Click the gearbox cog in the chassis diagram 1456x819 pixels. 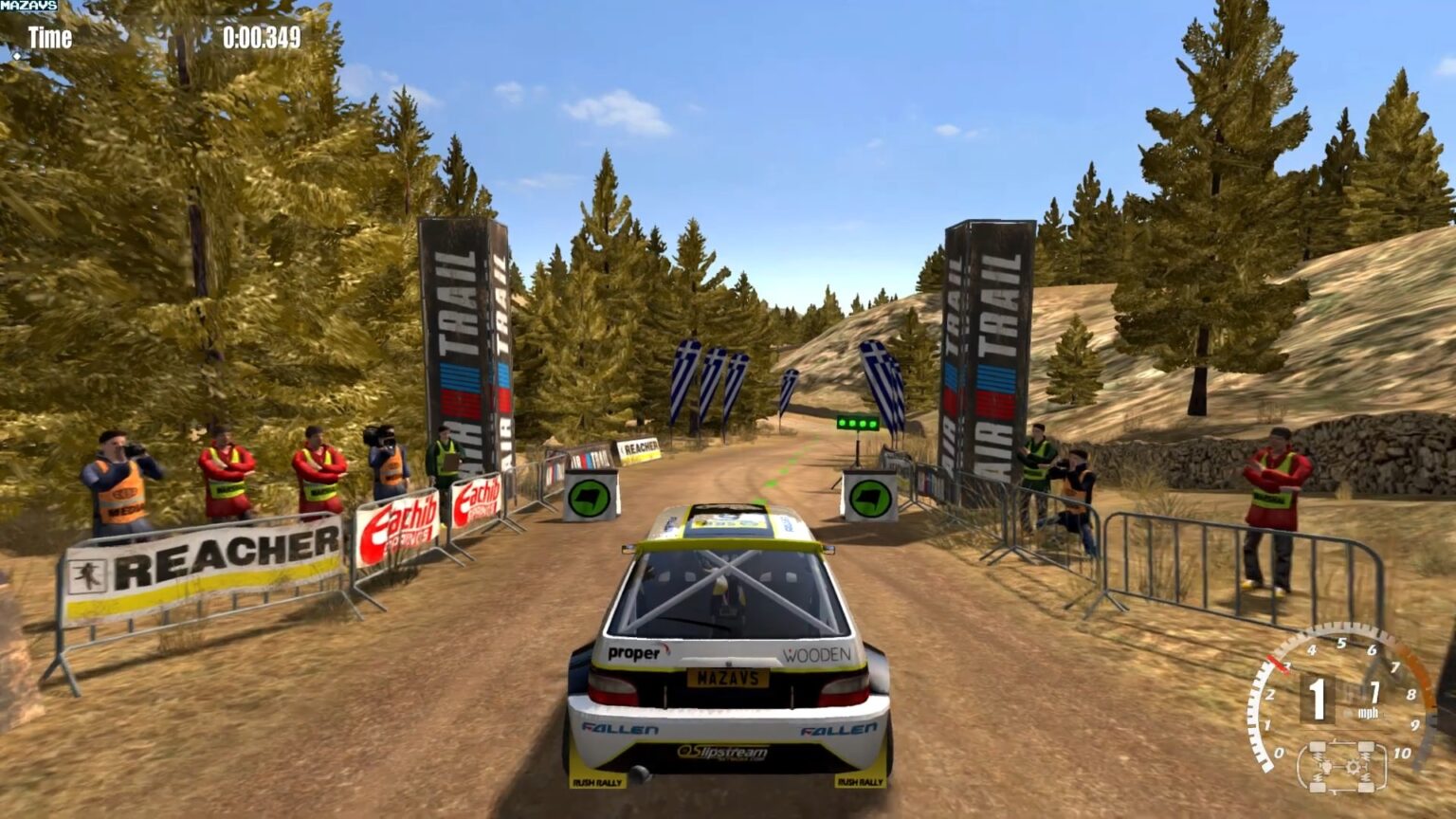(1354, 766)
